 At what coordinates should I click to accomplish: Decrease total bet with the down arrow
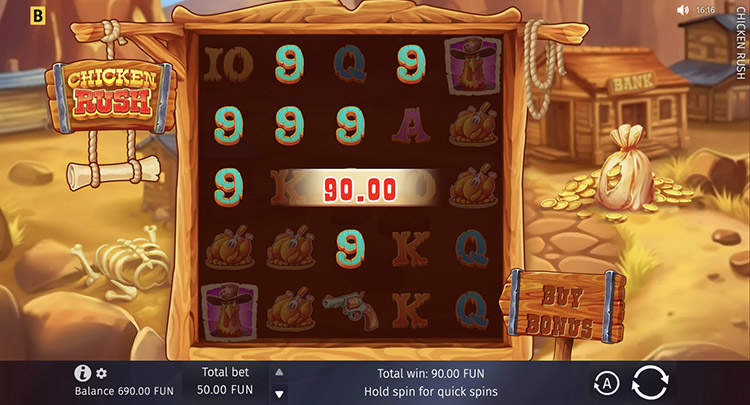click(x=279, y=391)
